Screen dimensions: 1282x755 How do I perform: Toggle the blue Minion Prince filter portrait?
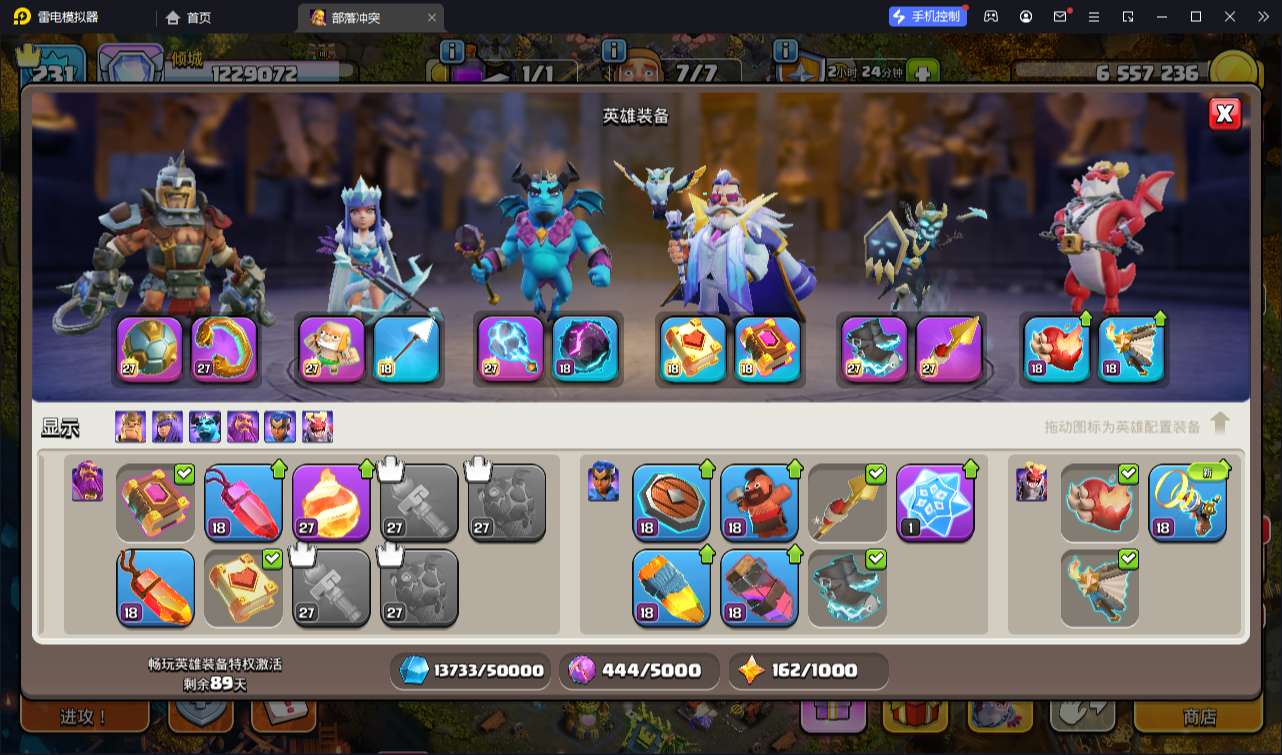(205, 427)
